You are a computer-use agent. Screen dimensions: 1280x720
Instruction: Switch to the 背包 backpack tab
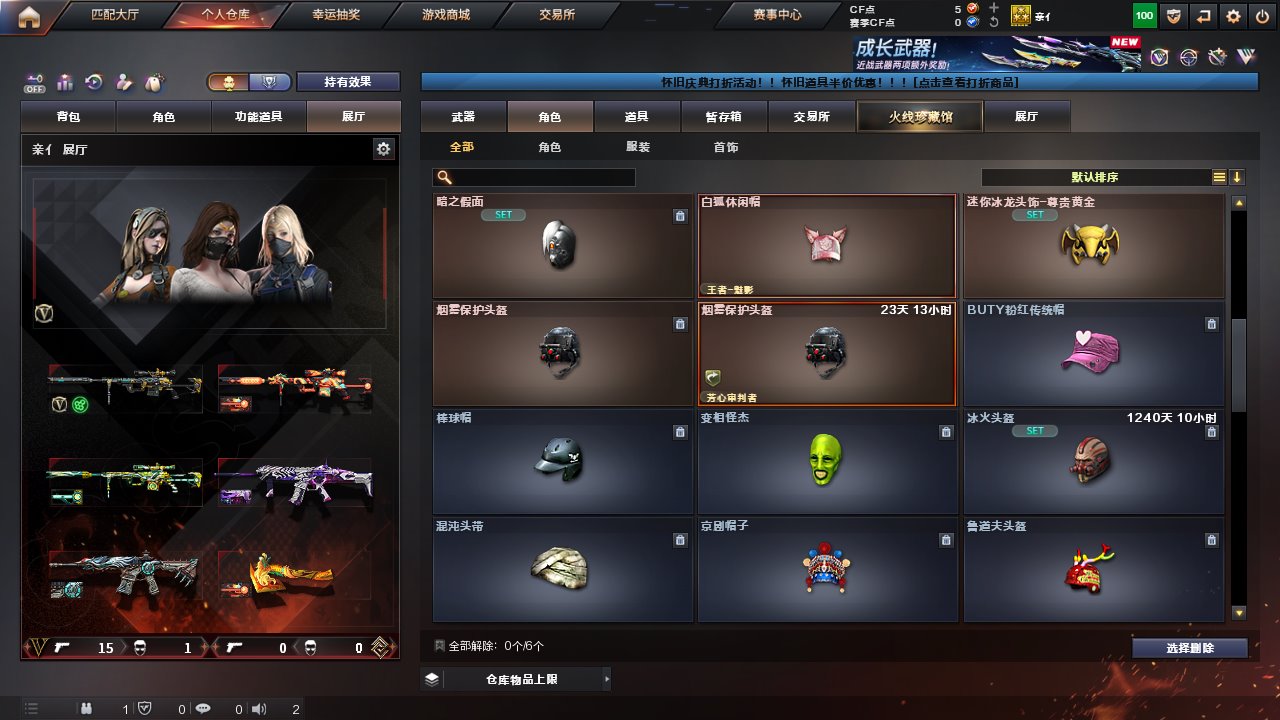(x=69, y=117)
